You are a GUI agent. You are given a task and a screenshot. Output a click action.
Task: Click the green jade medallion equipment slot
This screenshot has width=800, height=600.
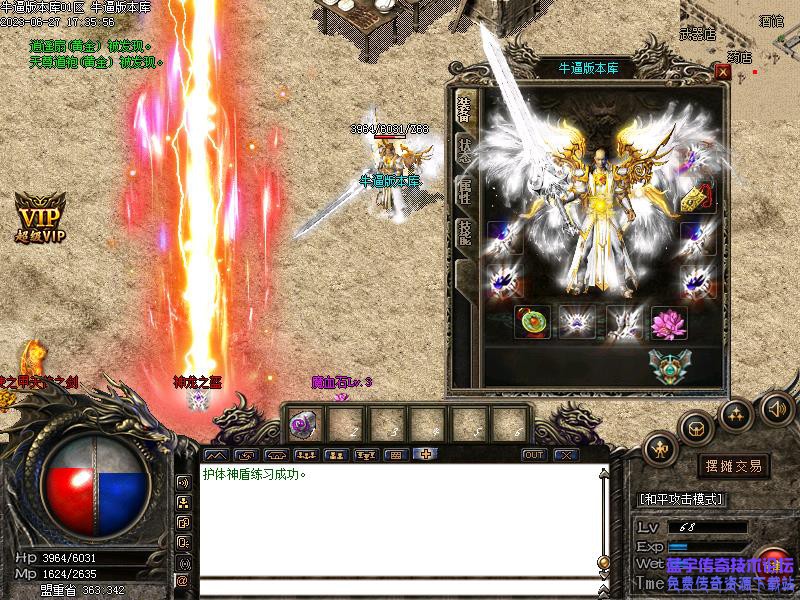click(530, 322)
